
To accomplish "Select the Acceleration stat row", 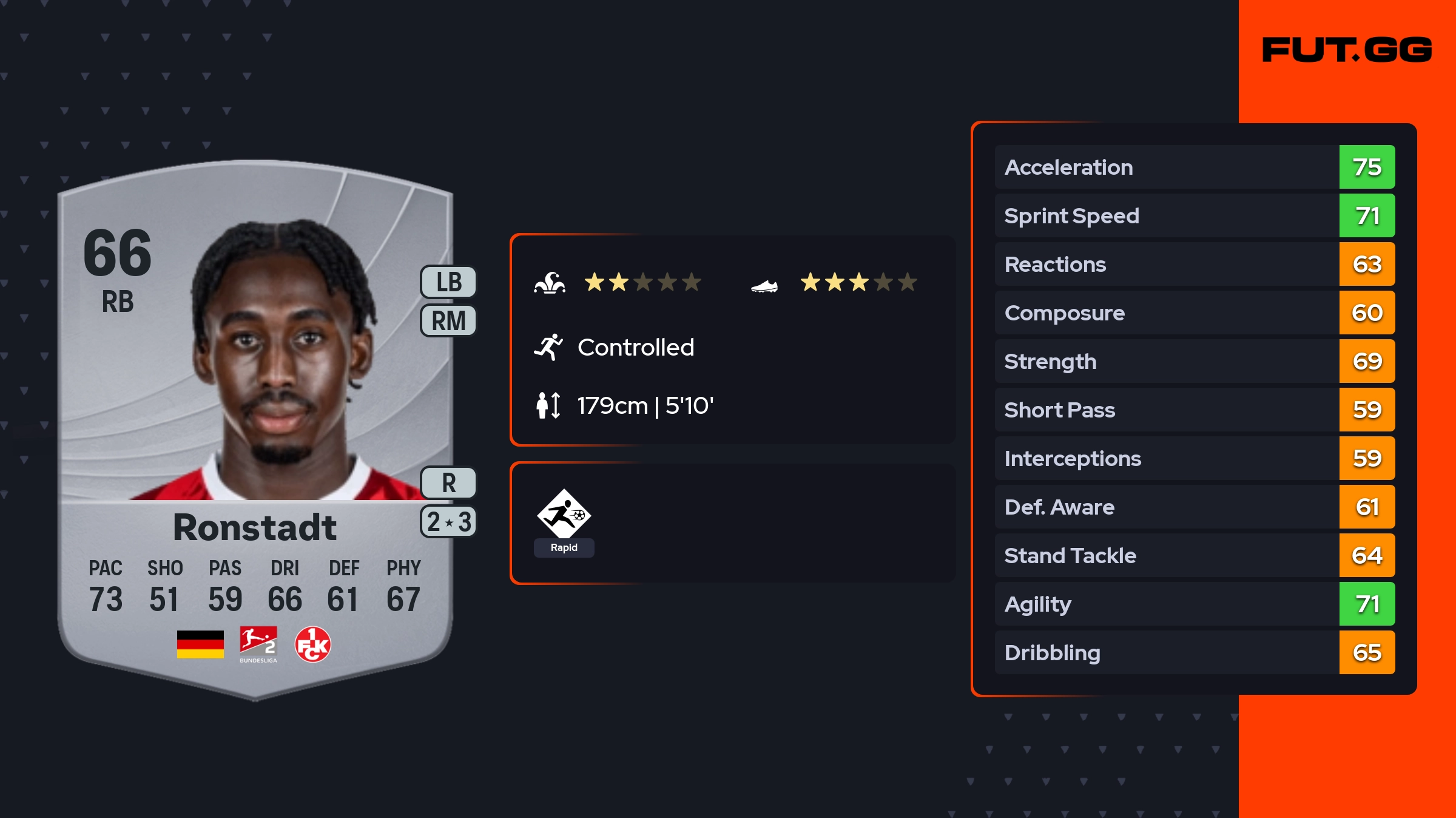I will (1195, 167).
